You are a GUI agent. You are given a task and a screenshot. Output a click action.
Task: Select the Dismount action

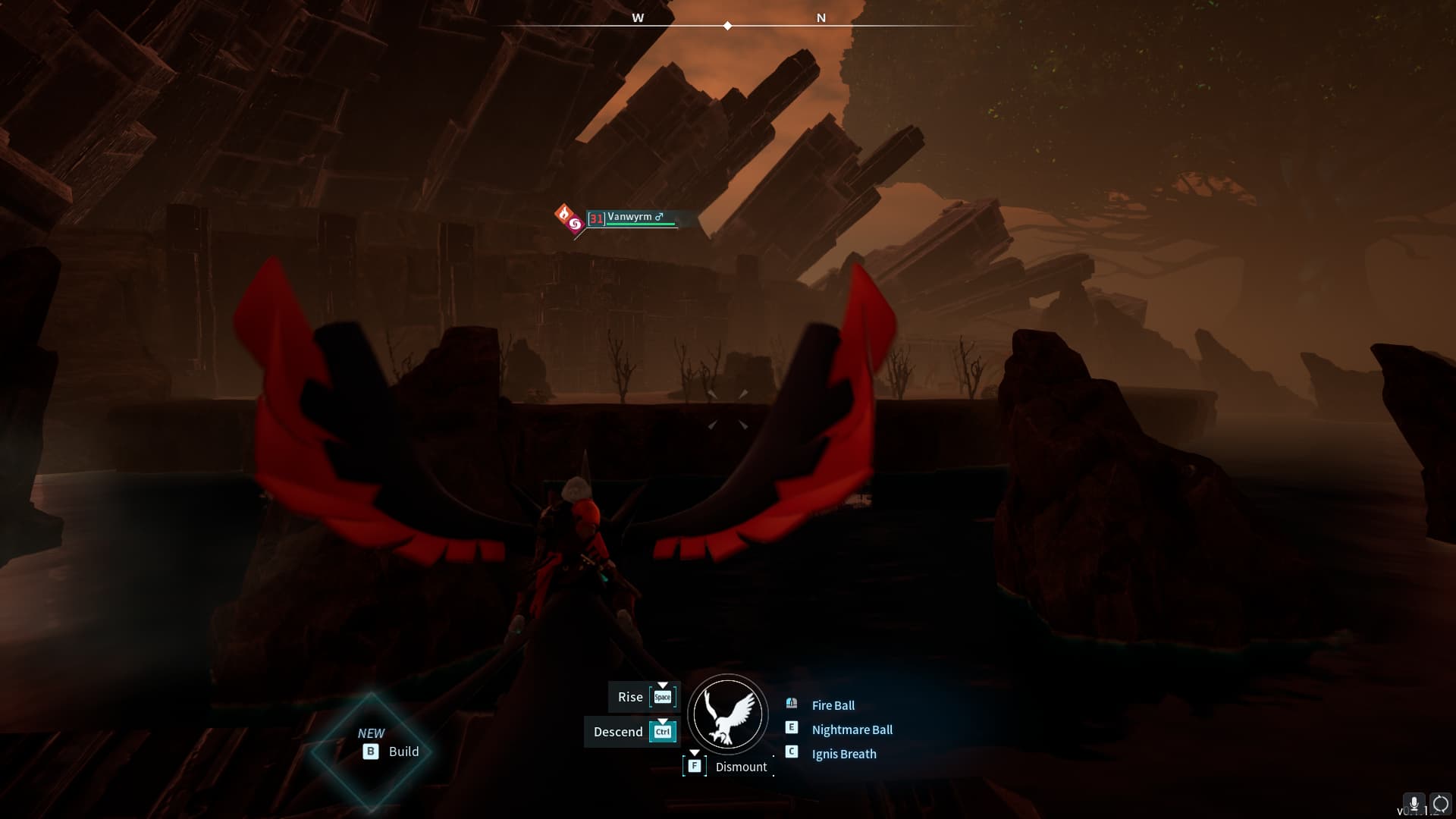click(x=740, y=767)
